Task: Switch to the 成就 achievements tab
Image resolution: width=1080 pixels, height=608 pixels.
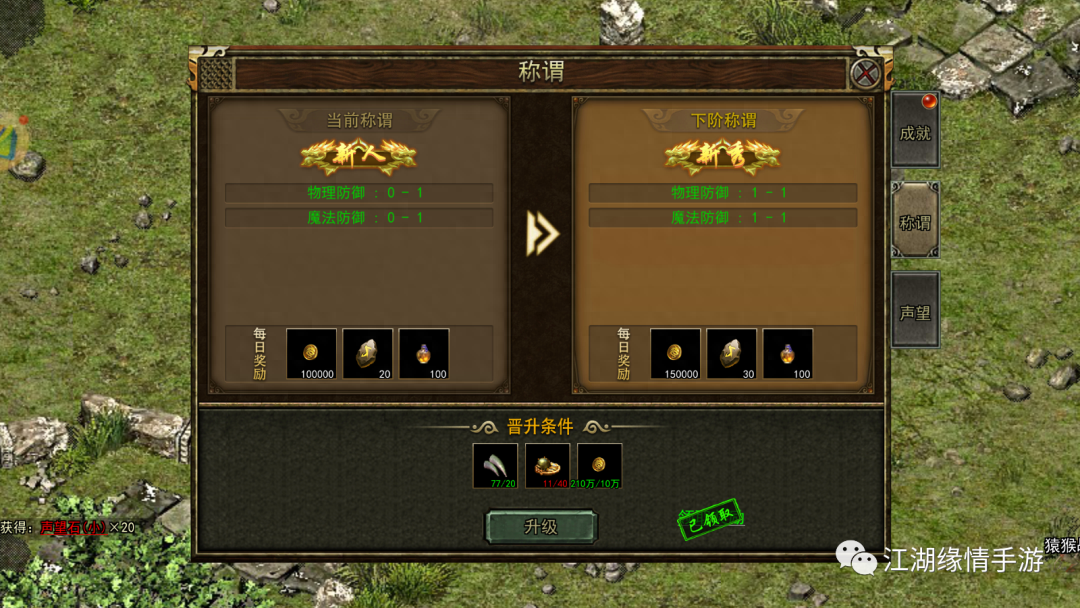Action: 915,131
